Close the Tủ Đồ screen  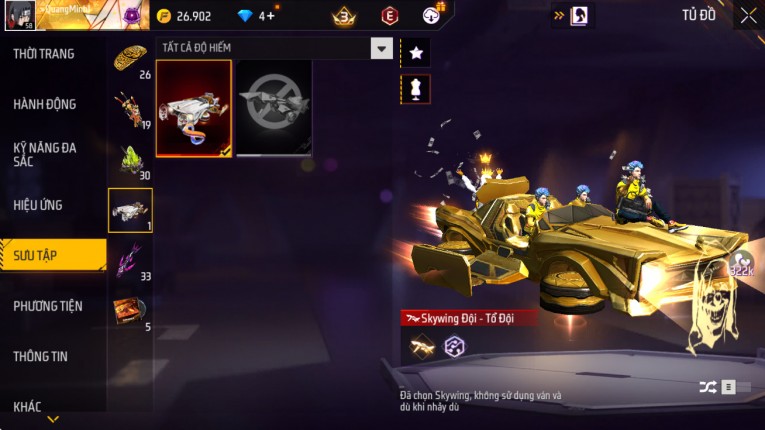(748, 15)
